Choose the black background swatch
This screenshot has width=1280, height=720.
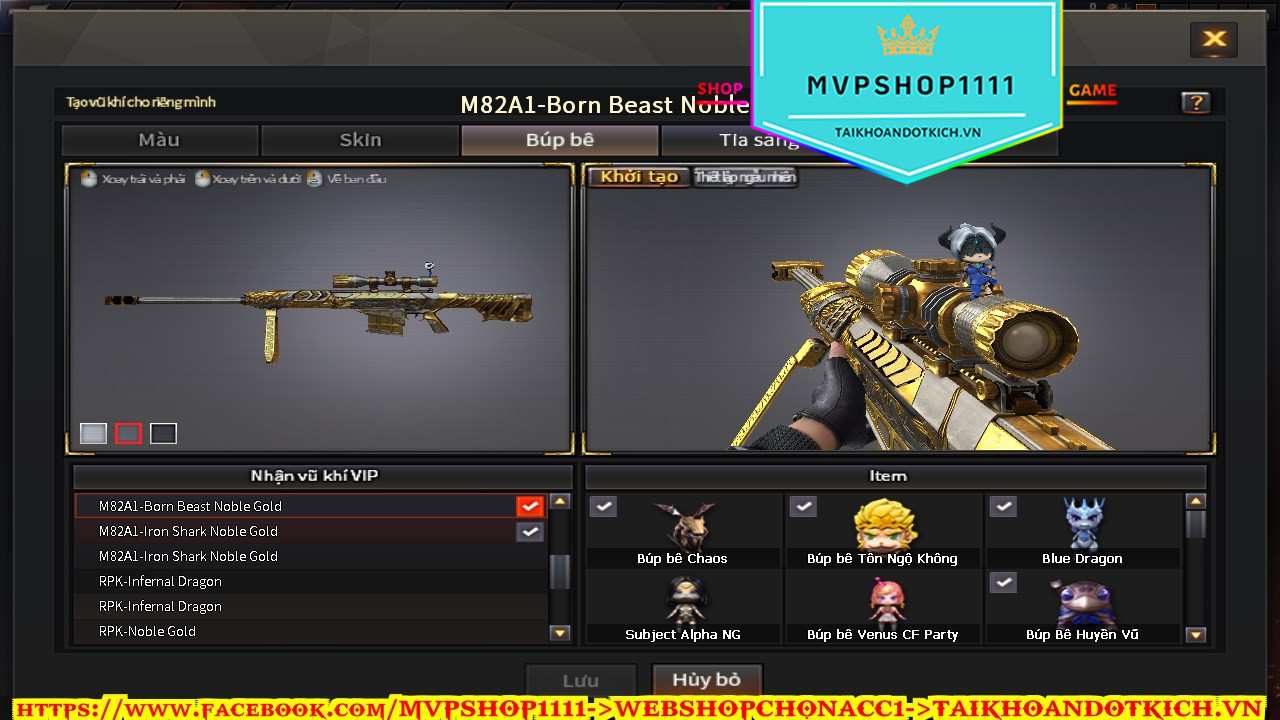tap(163, 433)
